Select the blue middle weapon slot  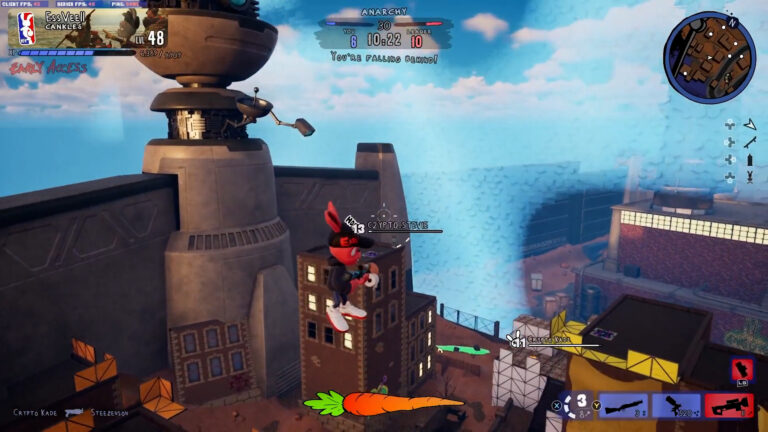pos(676,404)
